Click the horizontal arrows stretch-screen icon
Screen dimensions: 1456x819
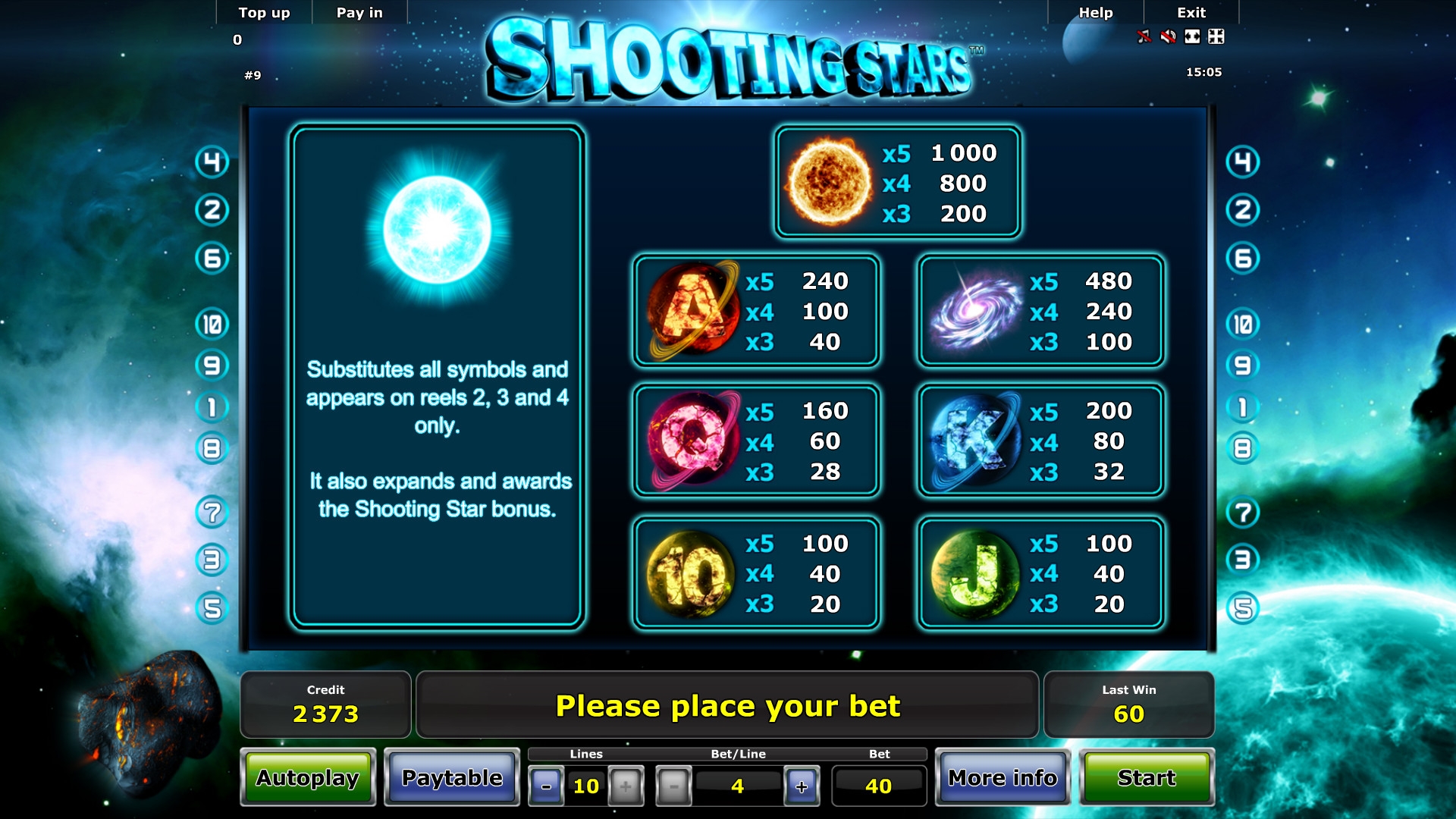(1193, 36)
